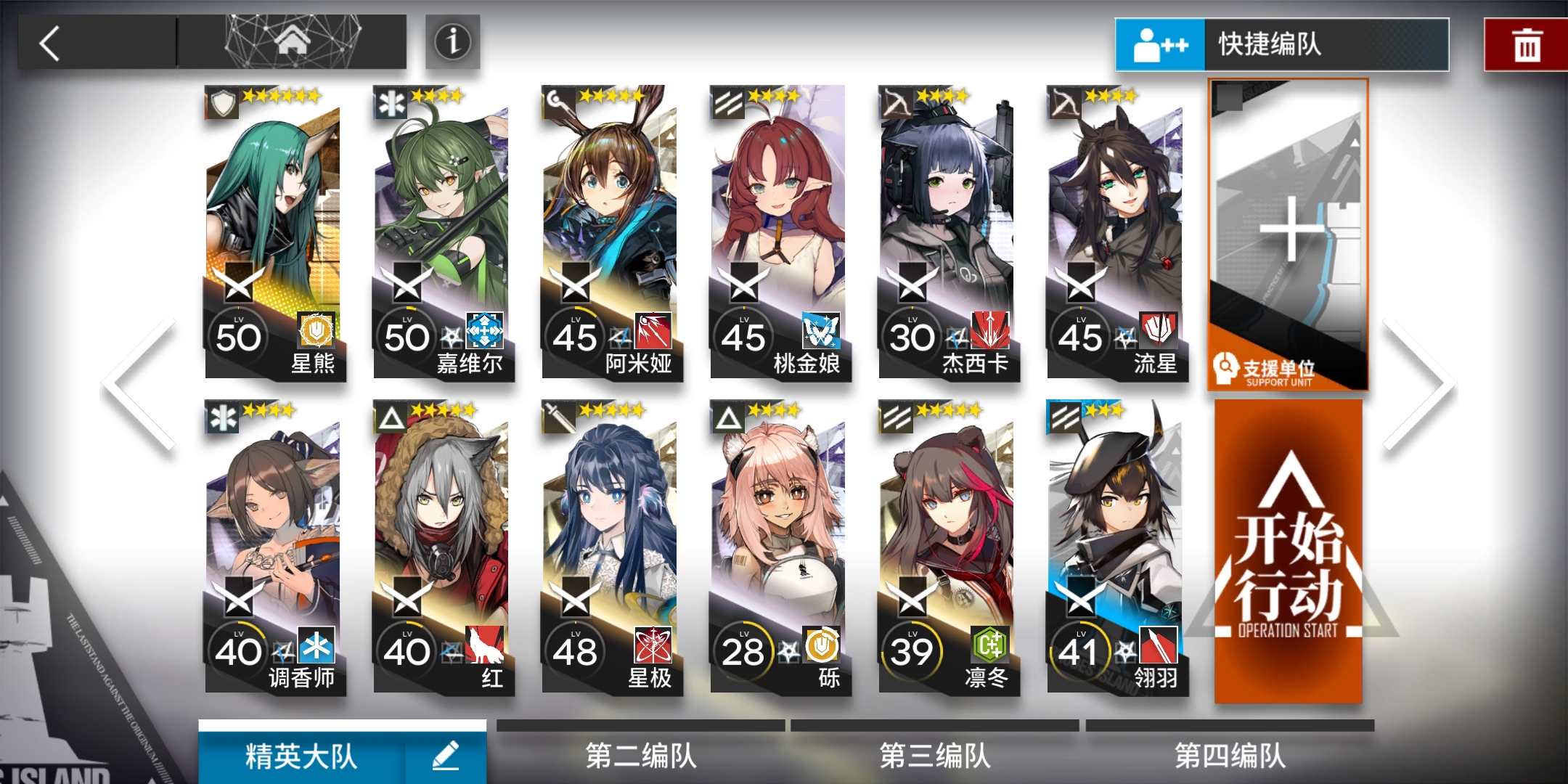1568x784 pixels.
Task: Start the operation 开始行动
Action: coord(1289,552)
